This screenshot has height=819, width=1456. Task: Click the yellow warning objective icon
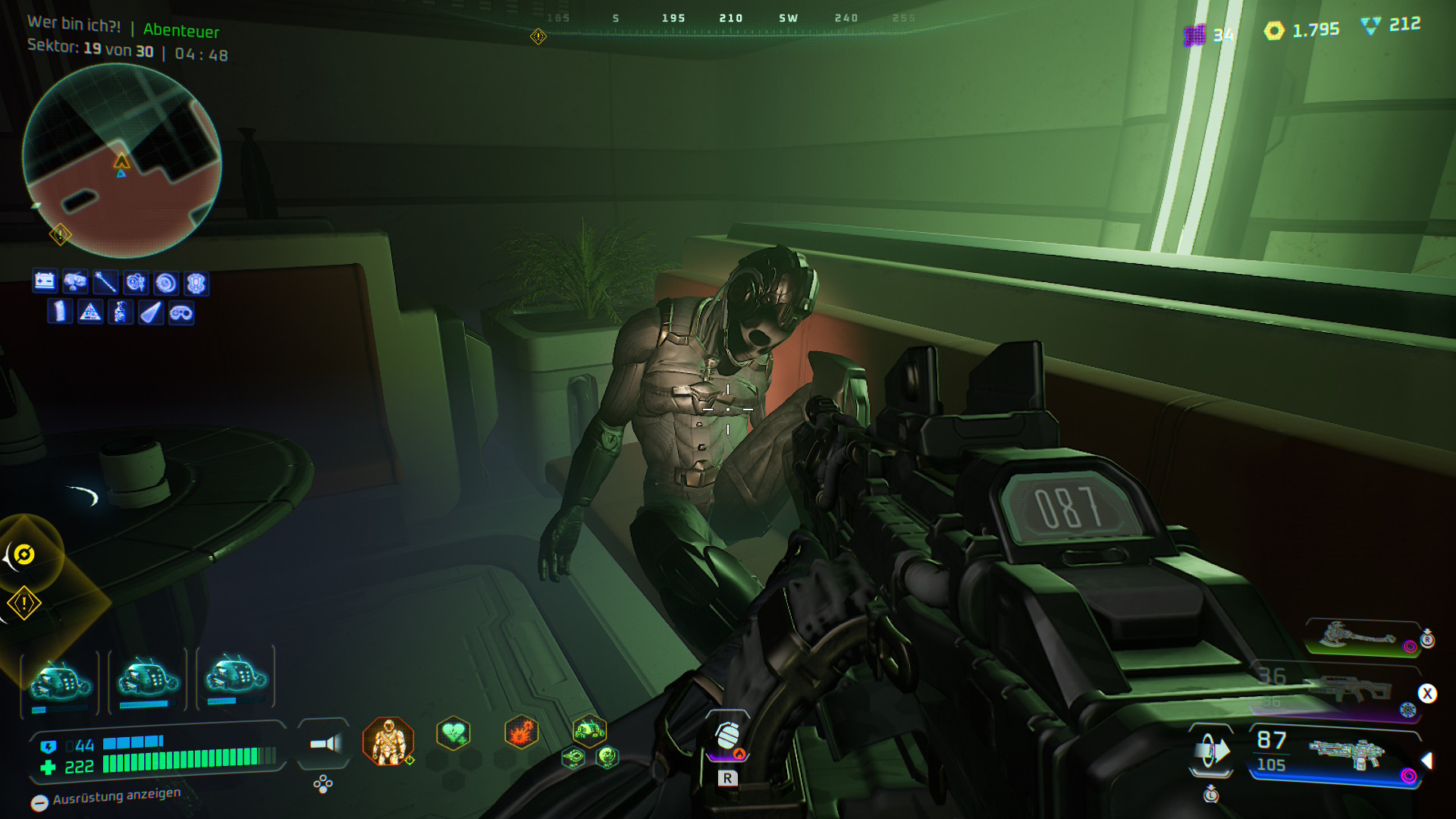click(x=24, y=604)
